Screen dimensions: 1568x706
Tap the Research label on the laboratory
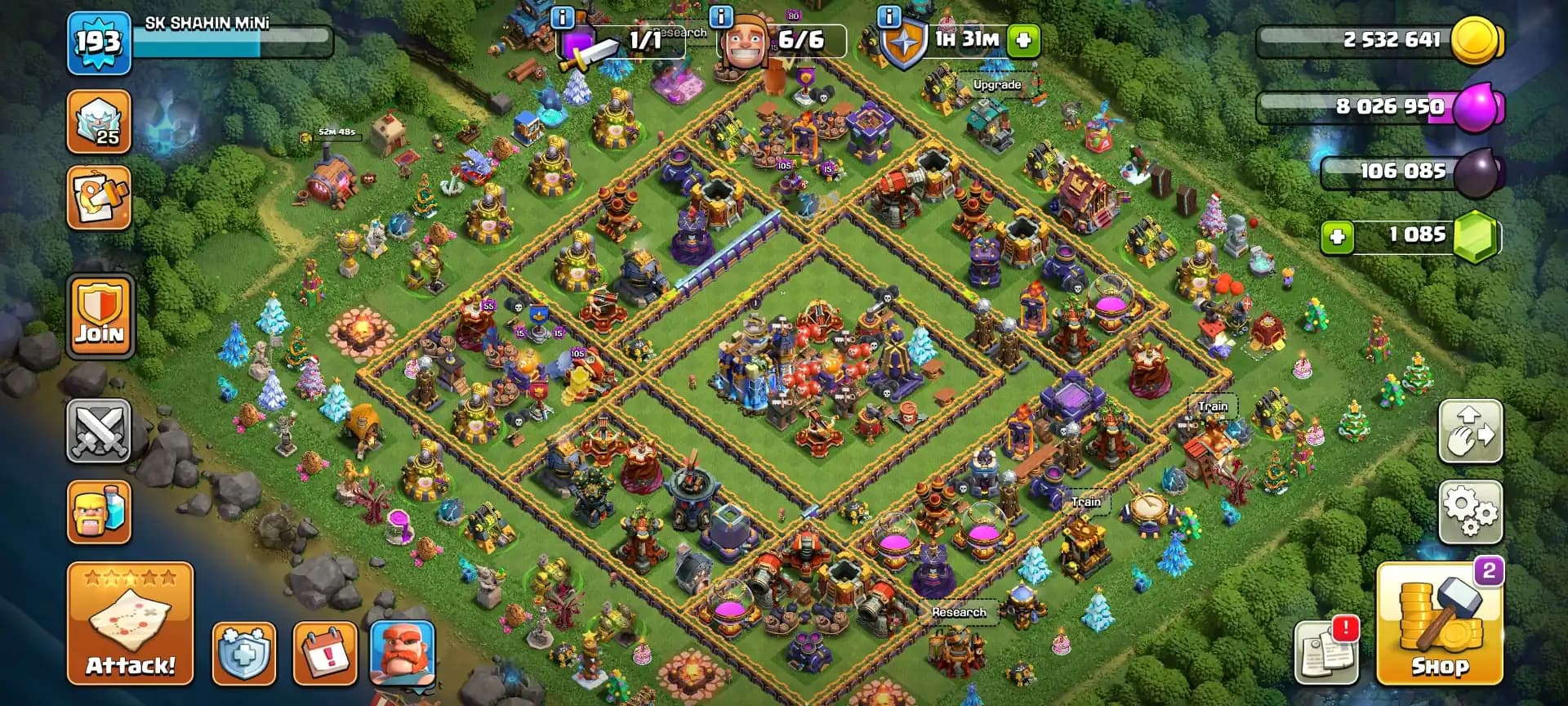(960, 610)
